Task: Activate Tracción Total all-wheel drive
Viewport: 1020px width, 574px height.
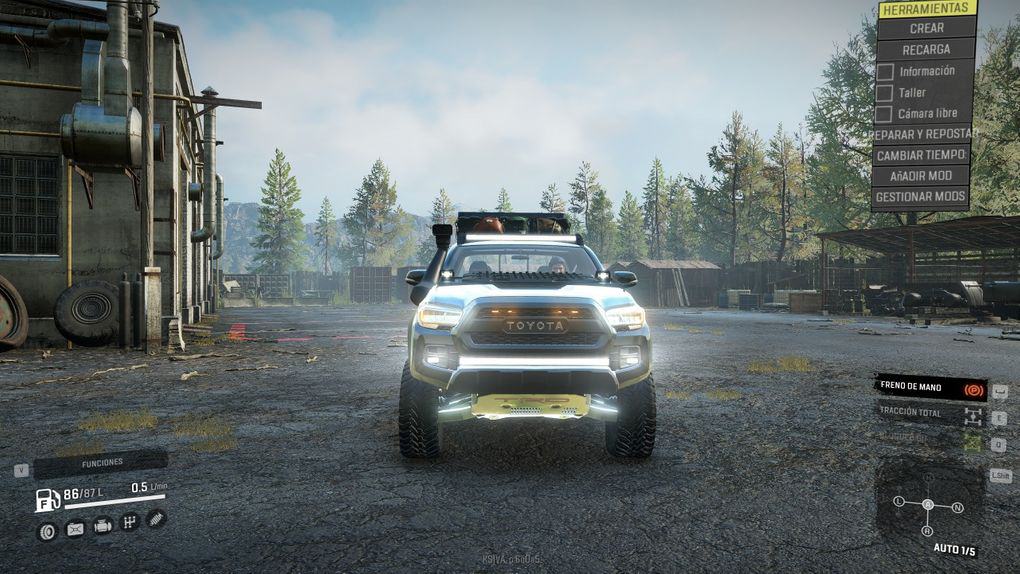Action: [930, 412]
